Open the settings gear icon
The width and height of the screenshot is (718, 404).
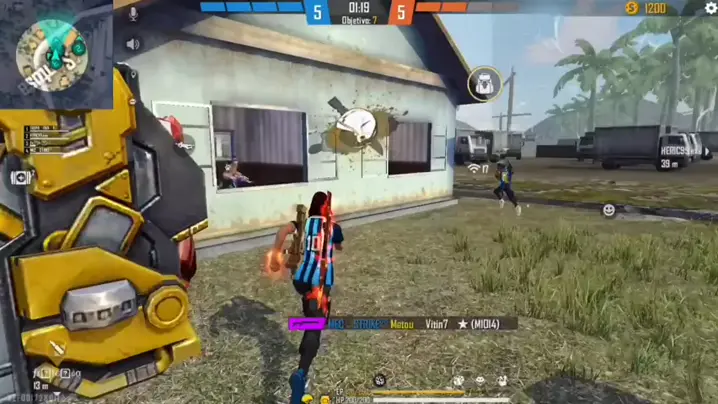(711, 8)
